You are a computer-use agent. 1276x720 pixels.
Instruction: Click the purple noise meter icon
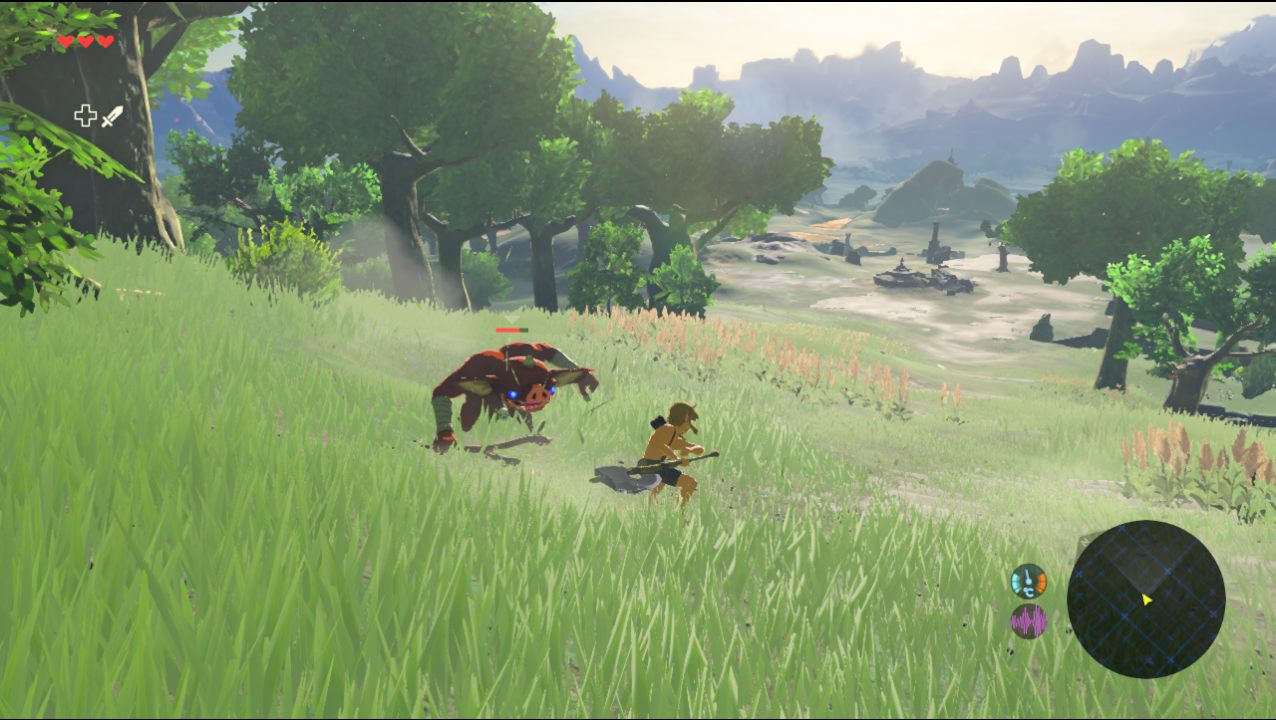[1028, 621]
